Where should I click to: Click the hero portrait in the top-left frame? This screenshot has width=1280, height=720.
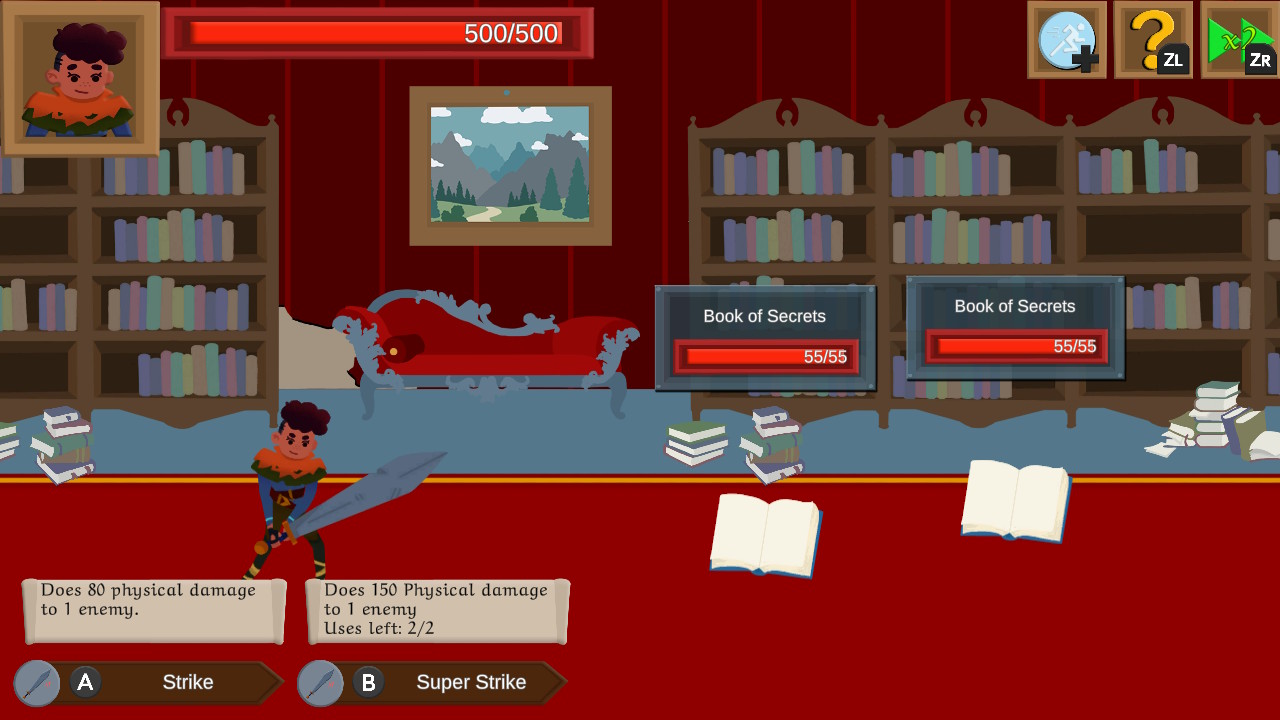point(80,76)
